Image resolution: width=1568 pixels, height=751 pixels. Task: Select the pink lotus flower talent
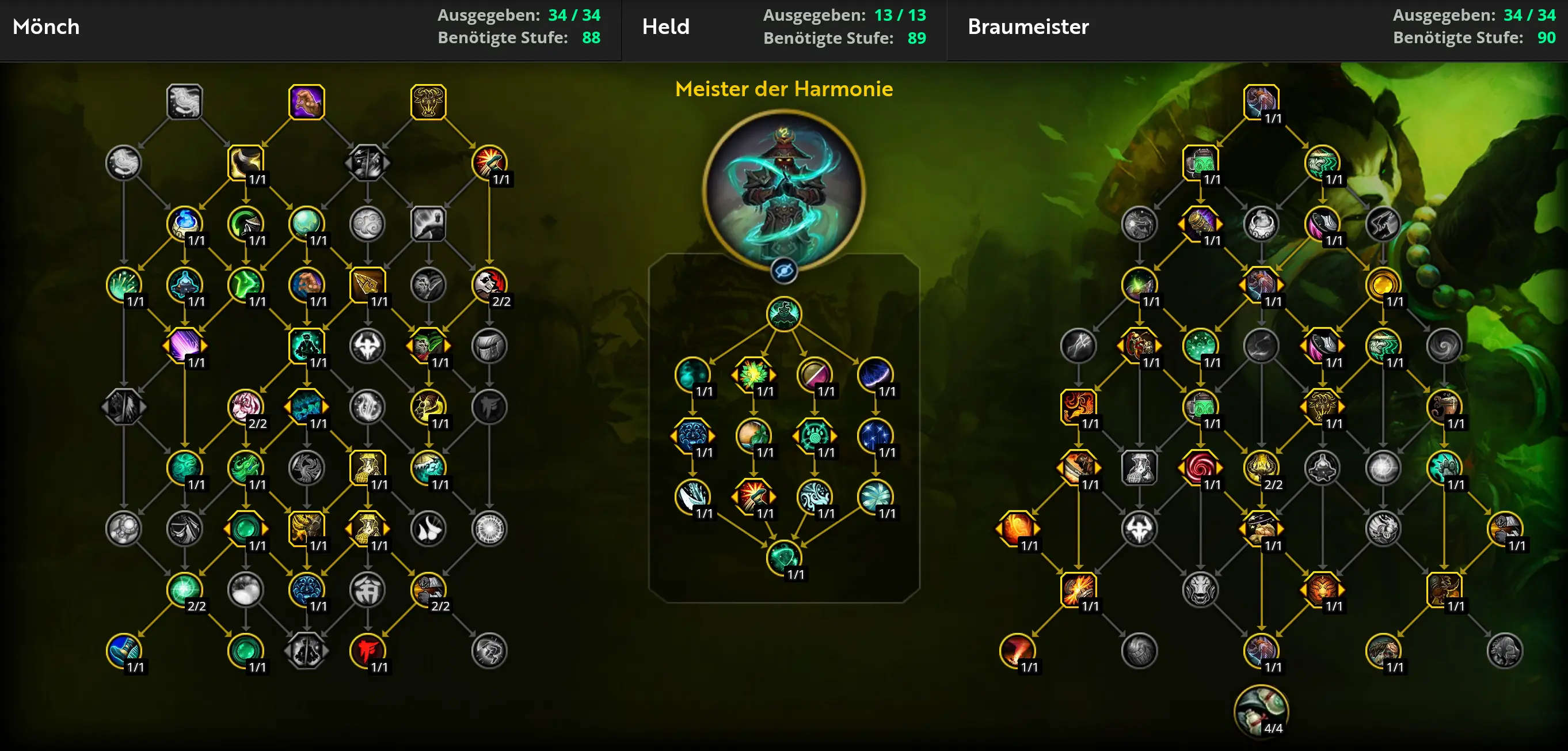(245, 406)
